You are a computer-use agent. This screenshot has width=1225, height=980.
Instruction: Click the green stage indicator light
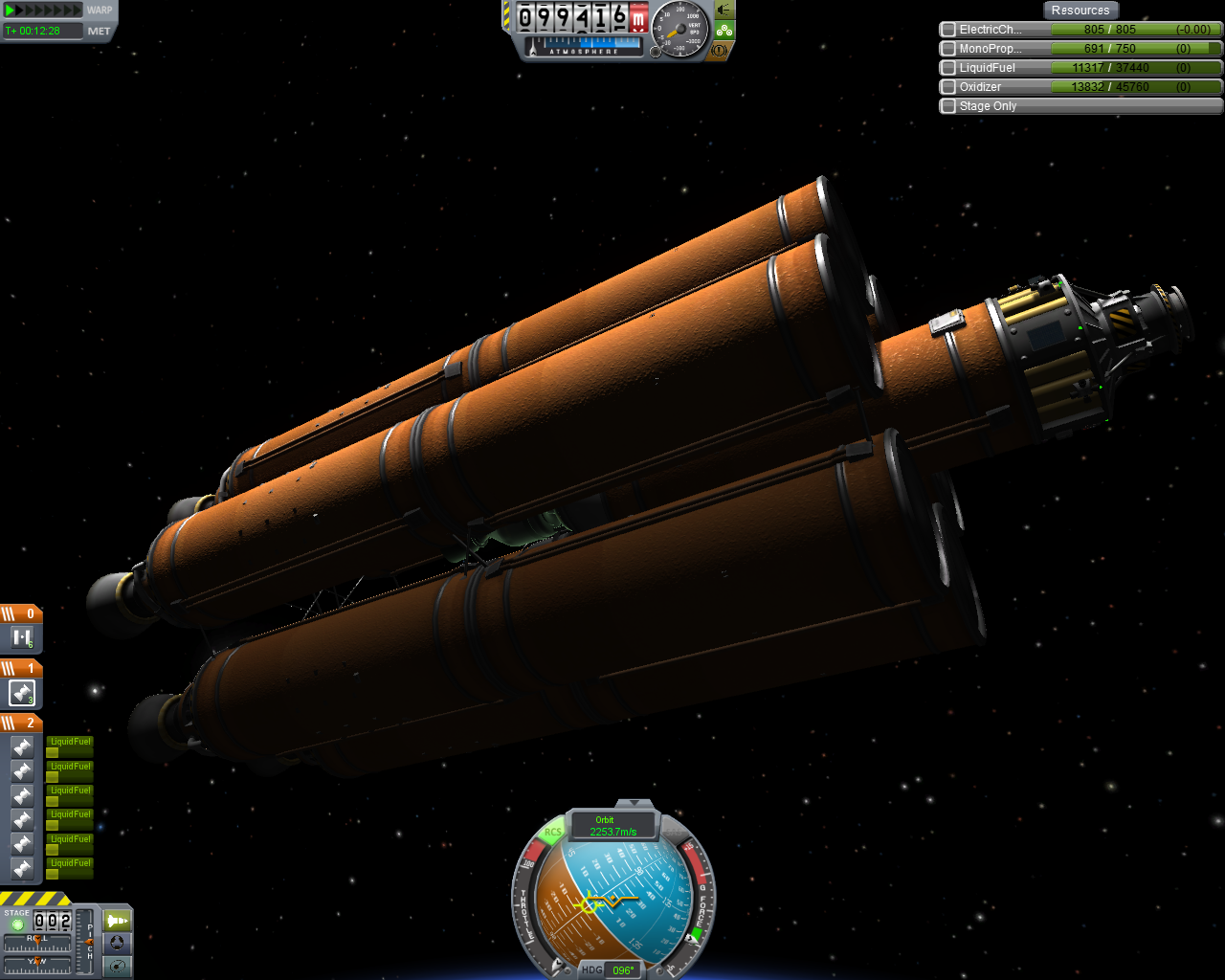click(17, 924)
